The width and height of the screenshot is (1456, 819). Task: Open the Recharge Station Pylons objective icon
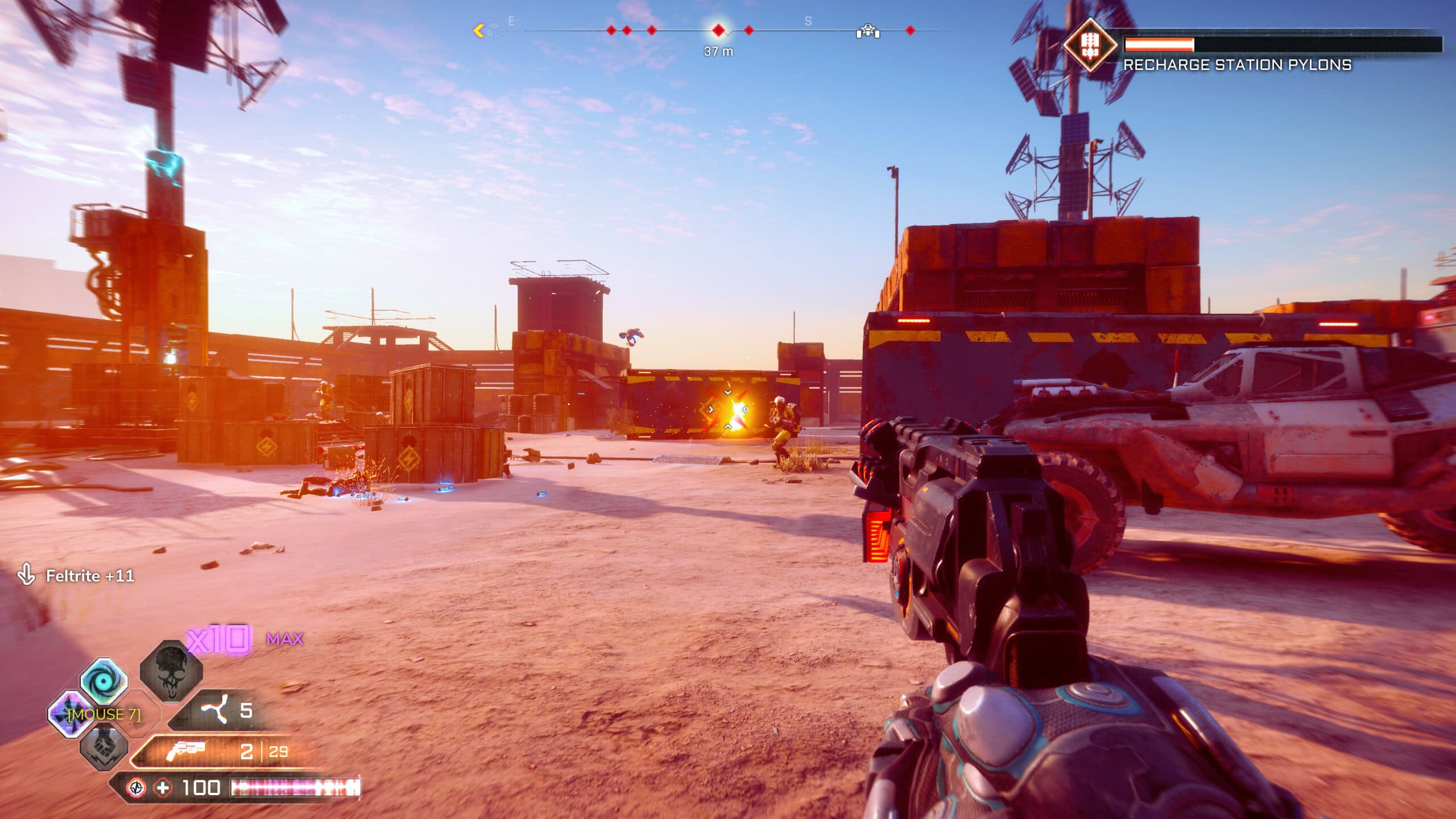click(1089, 44)
